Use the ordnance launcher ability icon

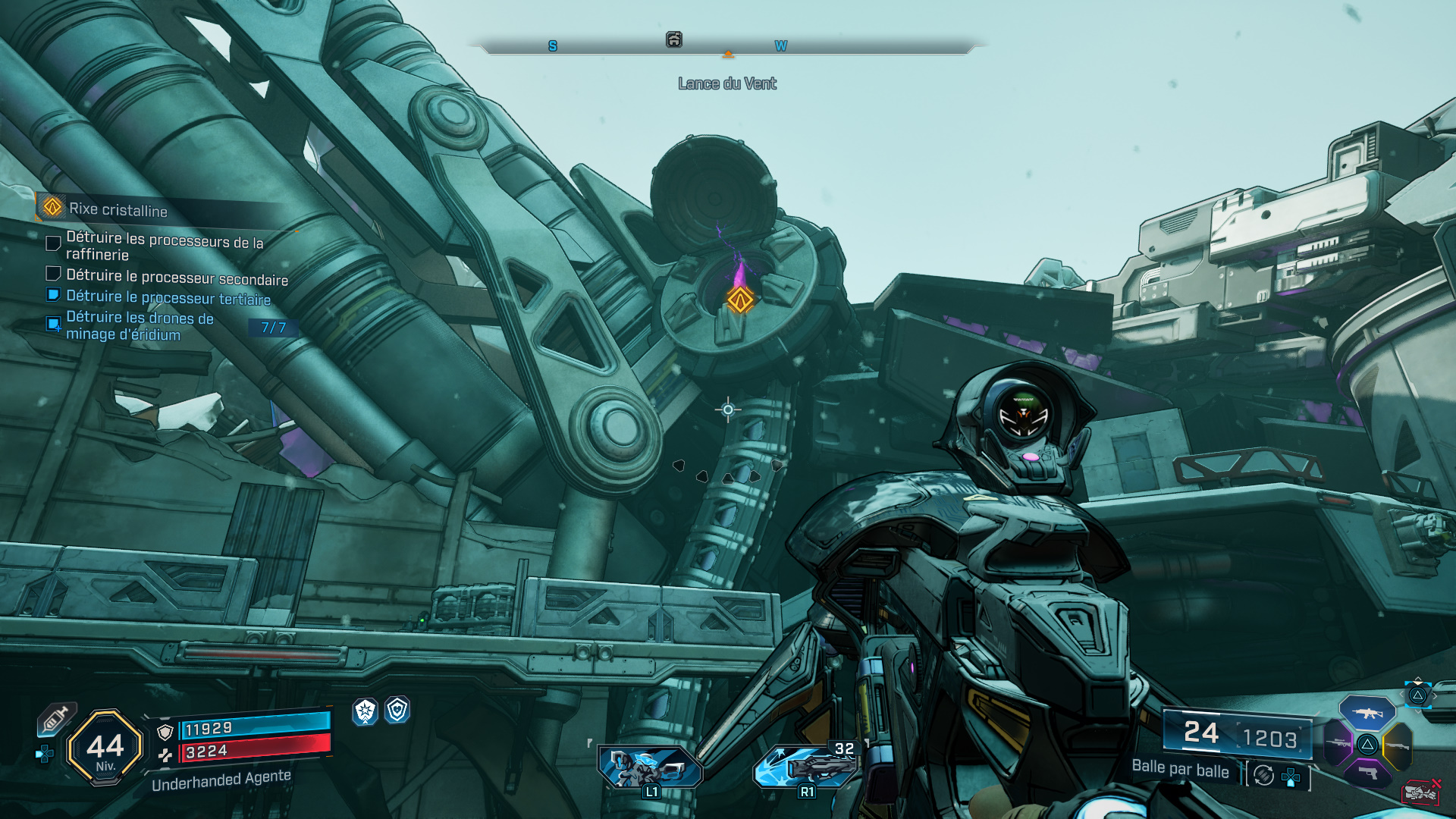(x=805, y=766)
